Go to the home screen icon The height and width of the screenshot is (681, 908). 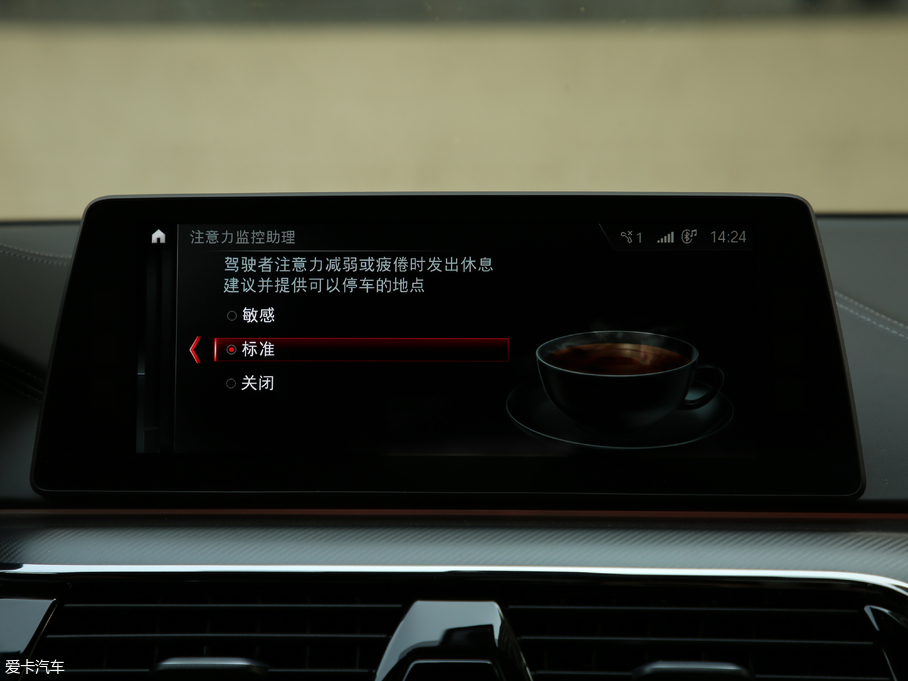coord(158,237)
